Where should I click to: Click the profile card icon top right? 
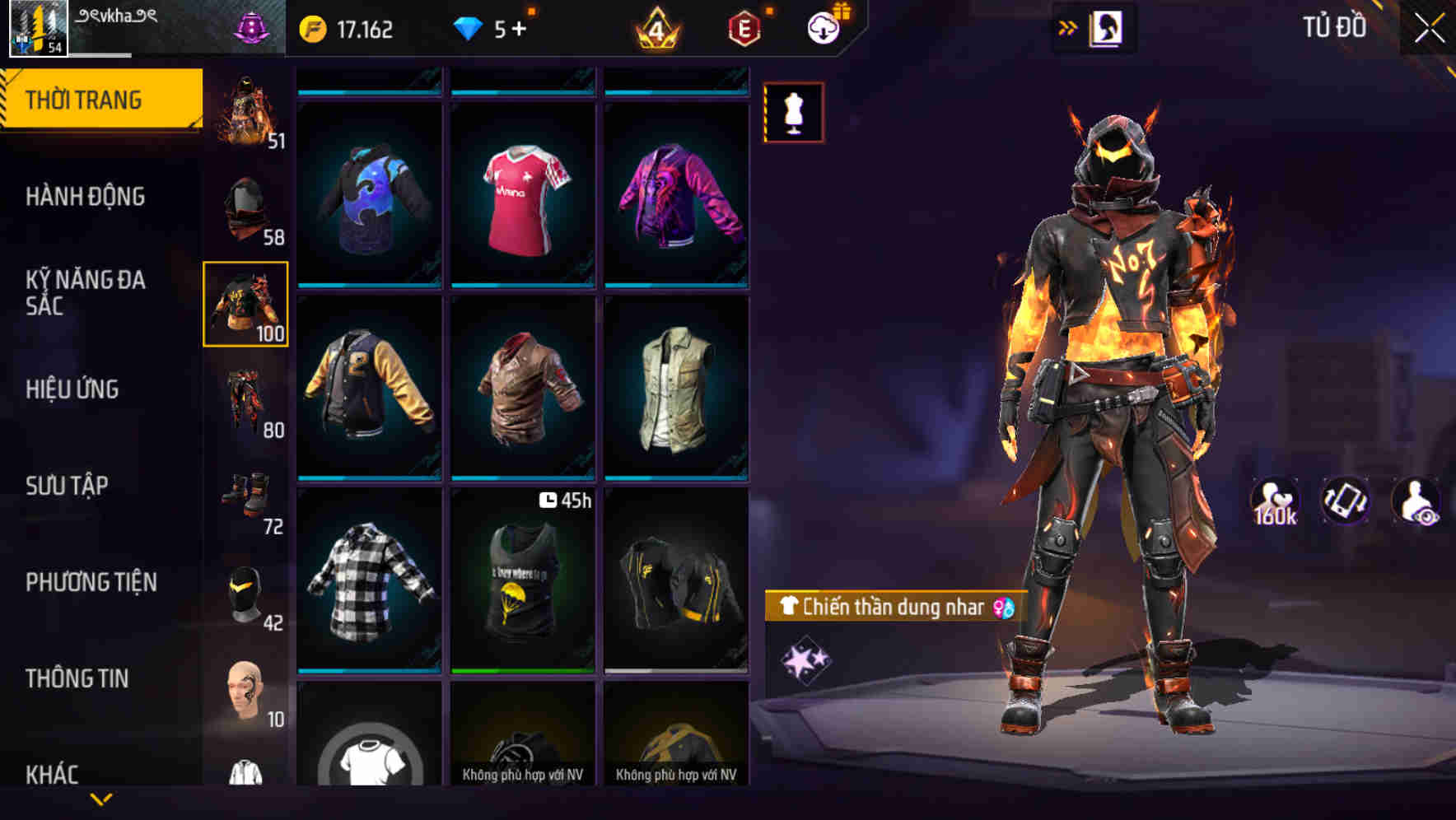tap(1108, 27)
